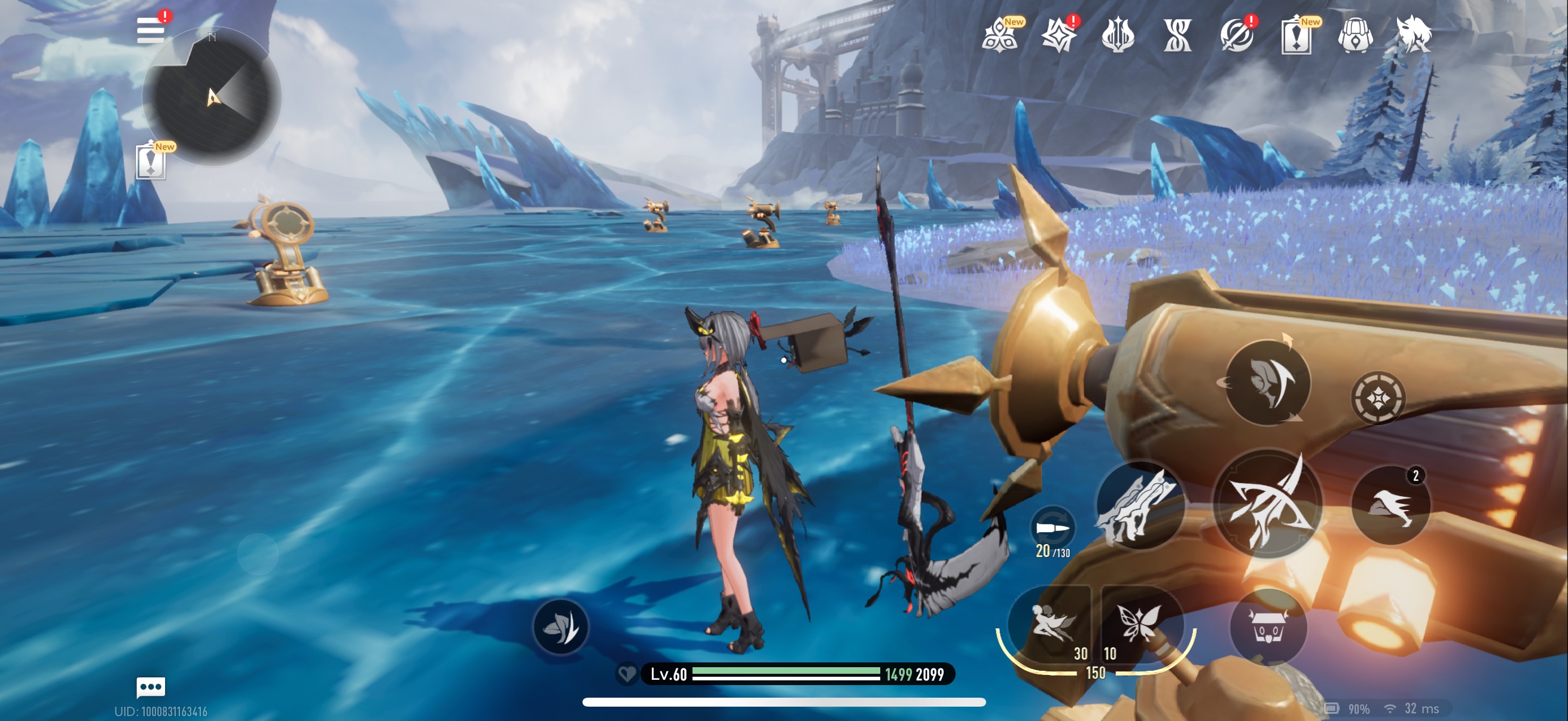The height and width of the screenshot is (721, 1568).
Task: Tap the round target lock-on button
Action: [1378, 399]
